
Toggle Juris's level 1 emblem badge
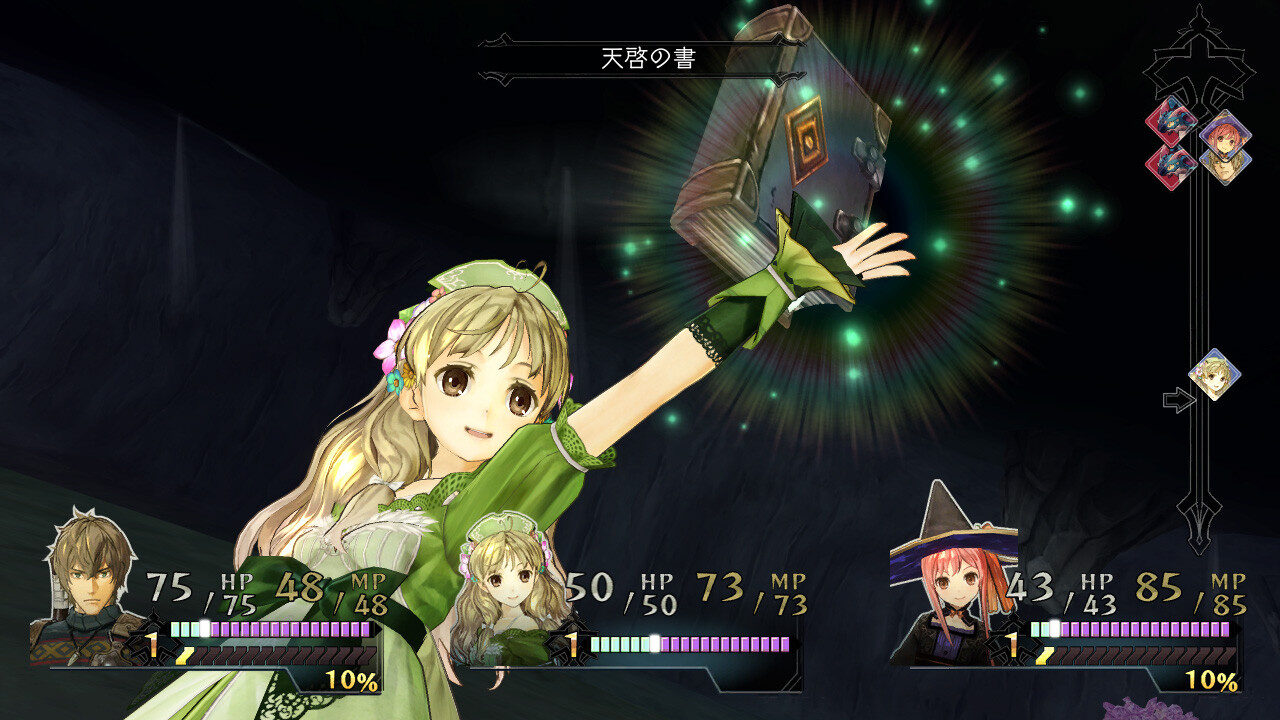click(152, 638)
